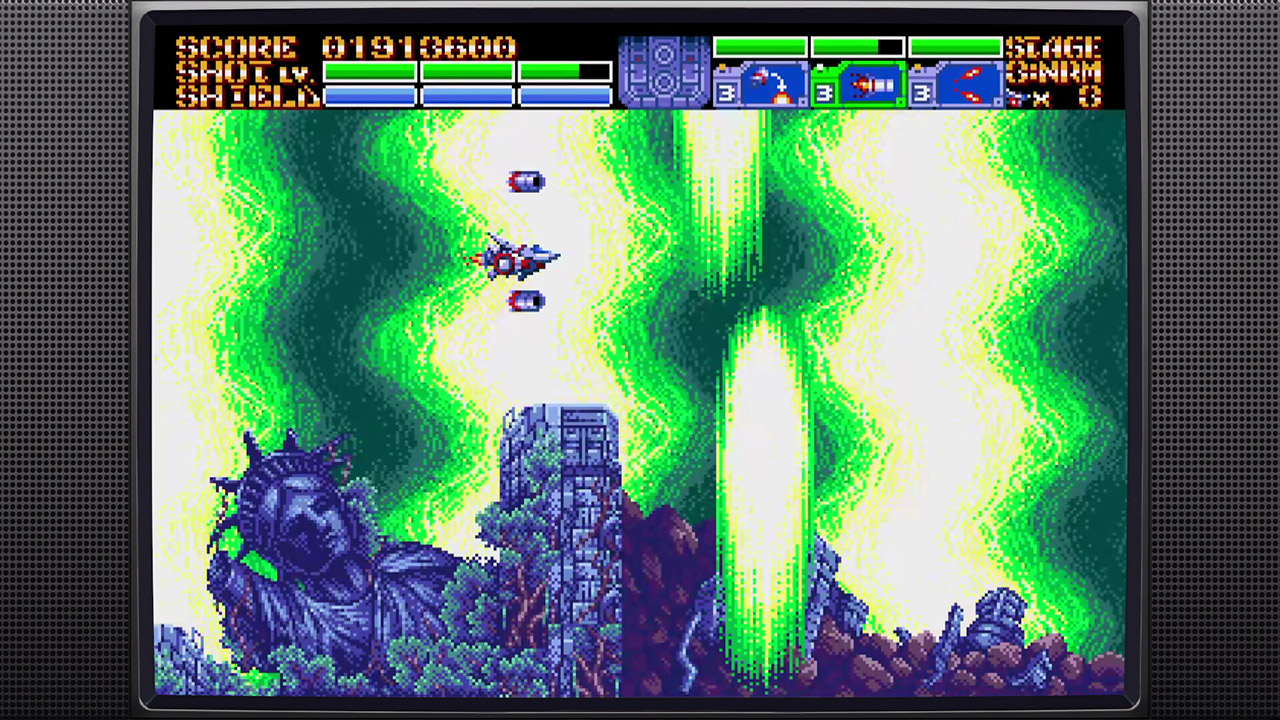The width and height of the screenshot is (1280, 720).
Task: Click the first green energy bar above the weapon icons
Action: 761,46
